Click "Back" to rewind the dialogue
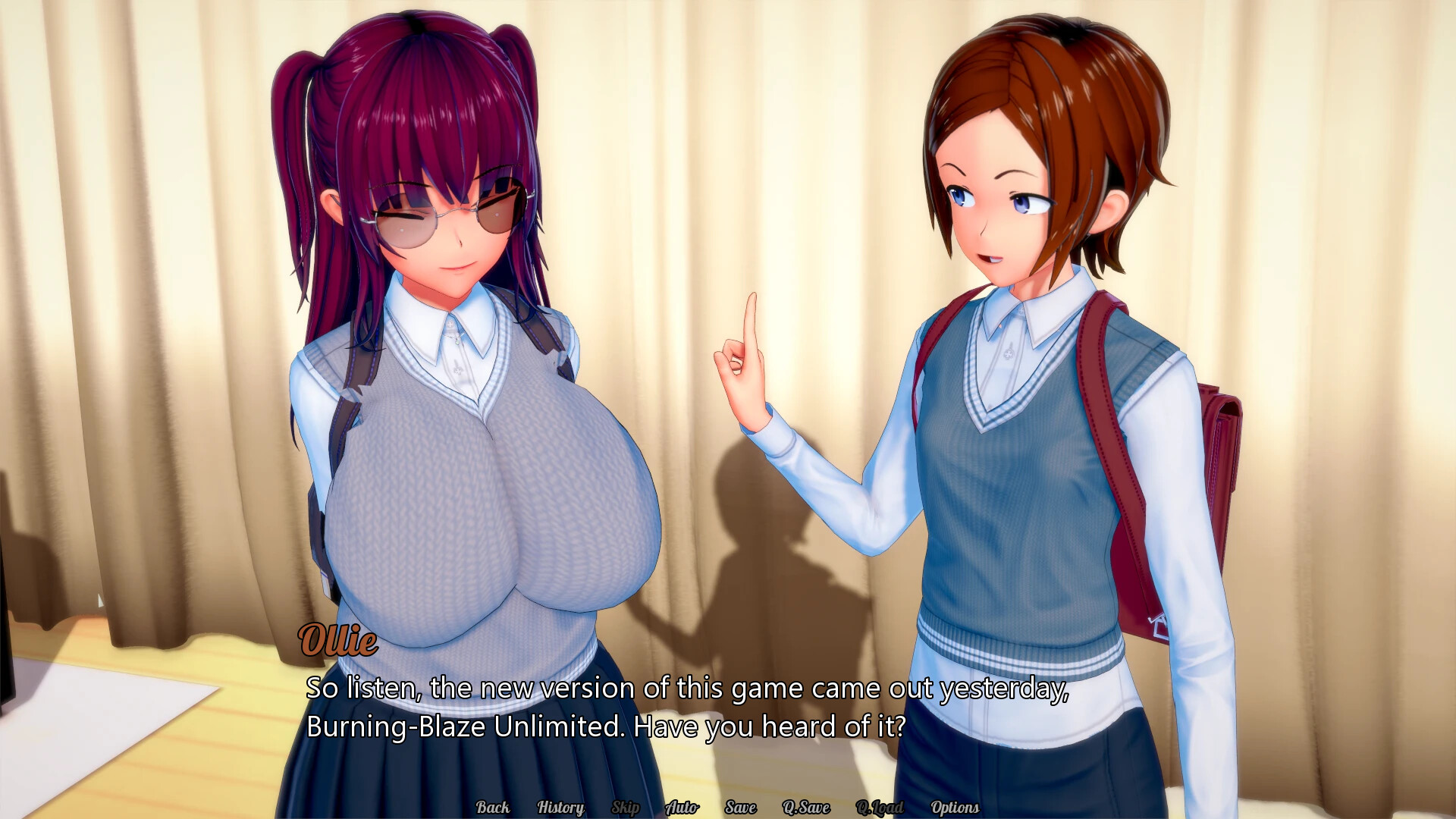Image resolution: width=1456 pixels, height=819 pixels. 494,808
